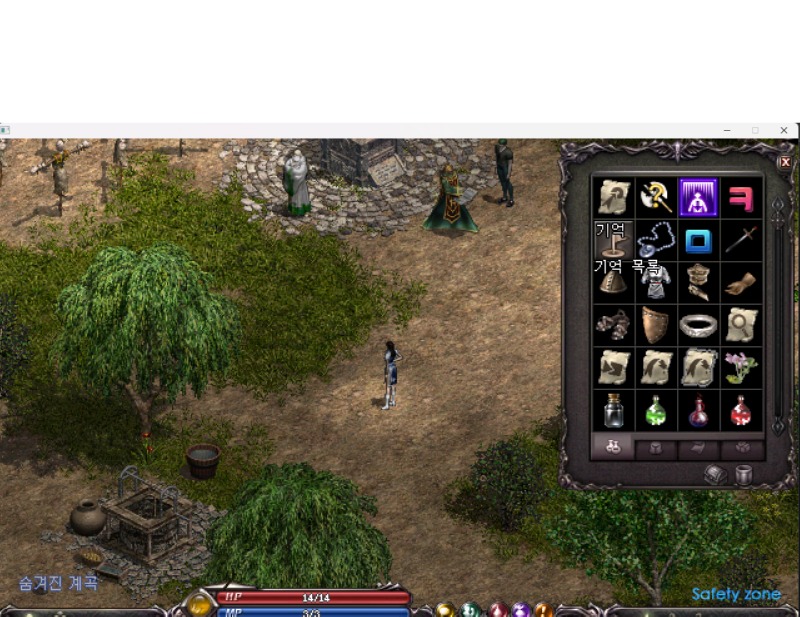Select the purple glowing figure skill icon
Image resolution: width=800 pixels, height=617 pixels.
[x=698, y=197]
